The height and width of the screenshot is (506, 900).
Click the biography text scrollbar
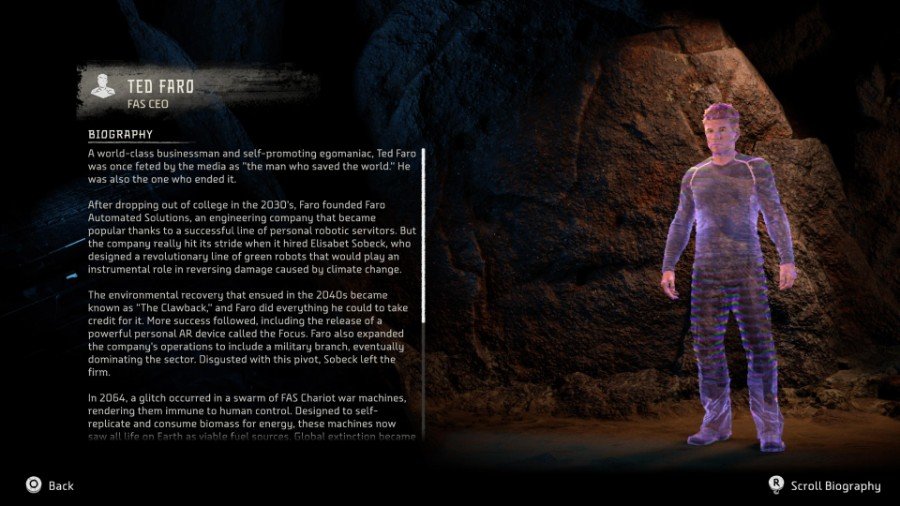[423, 235]
